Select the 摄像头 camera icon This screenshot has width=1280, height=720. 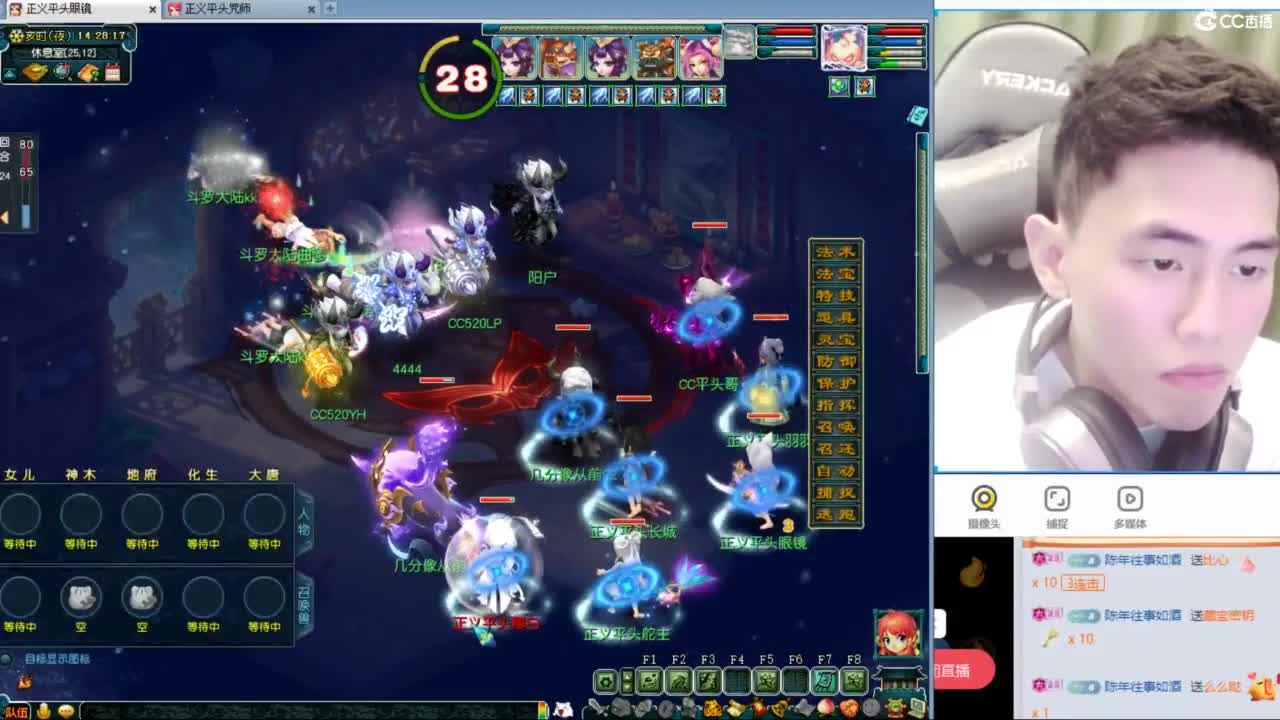click(x=981, y=500)
